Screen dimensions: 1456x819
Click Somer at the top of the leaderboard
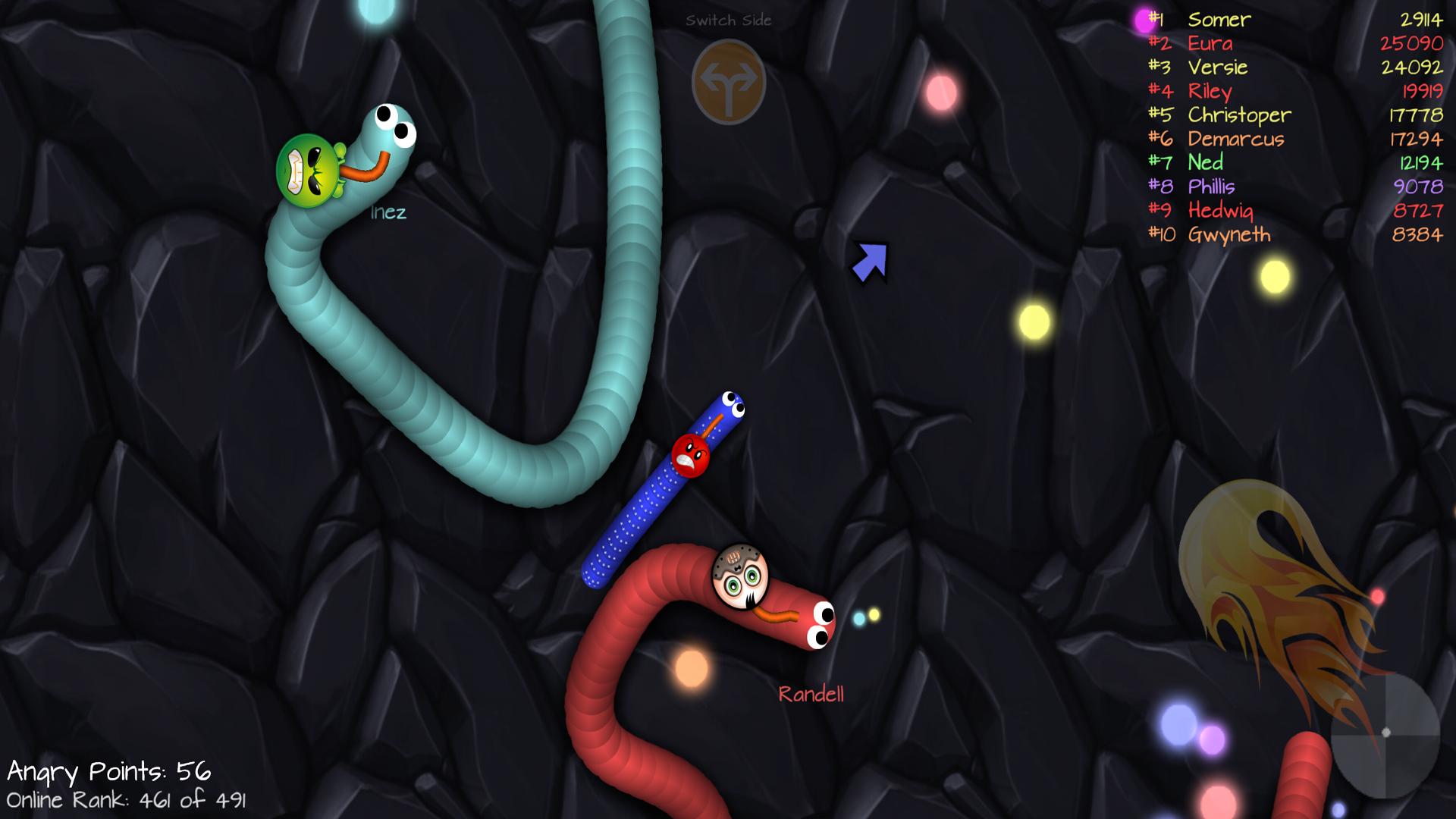coord(1219,20)
